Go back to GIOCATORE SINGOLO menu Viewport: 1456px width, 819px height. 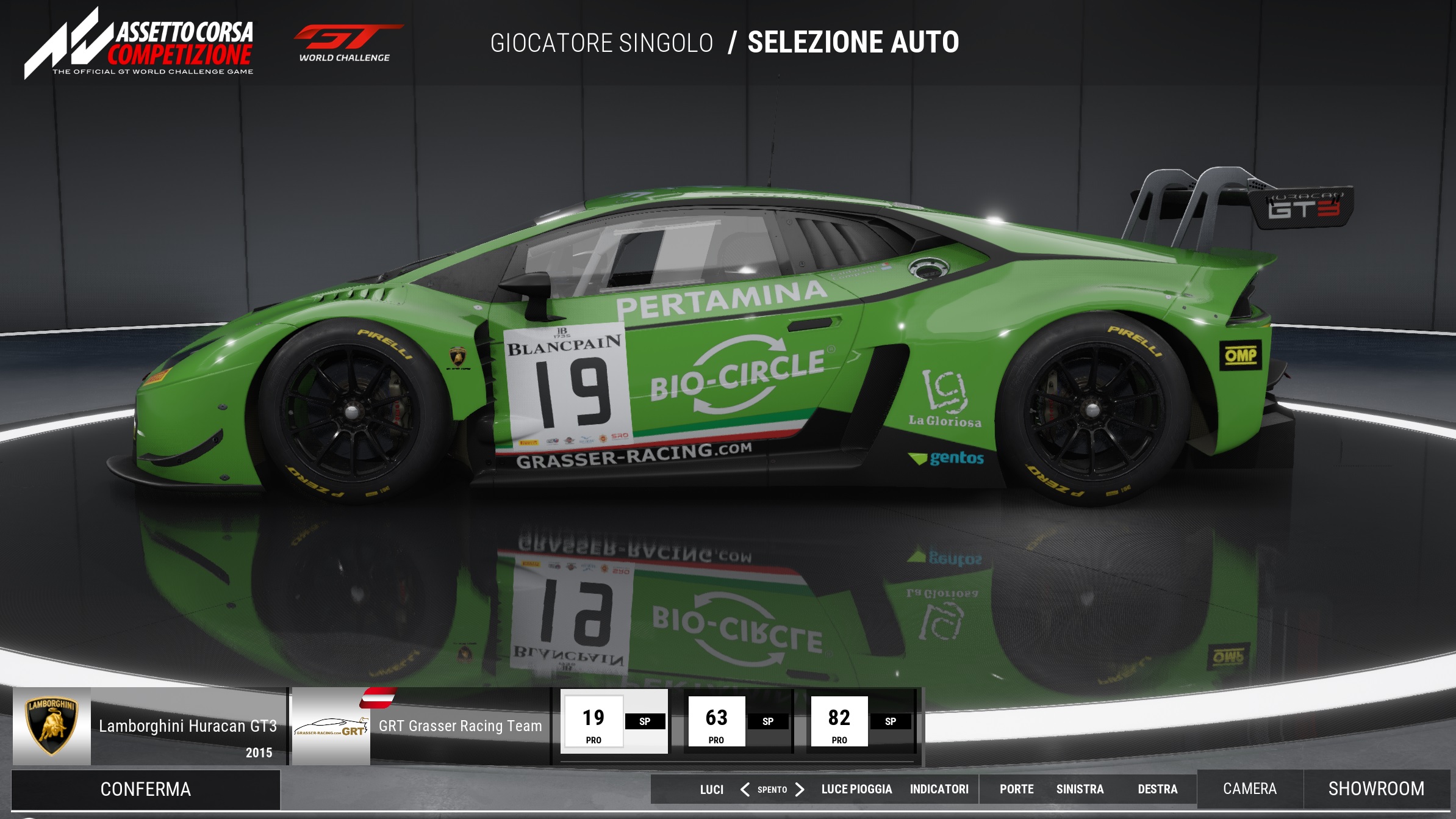click(x=601, y=43)
